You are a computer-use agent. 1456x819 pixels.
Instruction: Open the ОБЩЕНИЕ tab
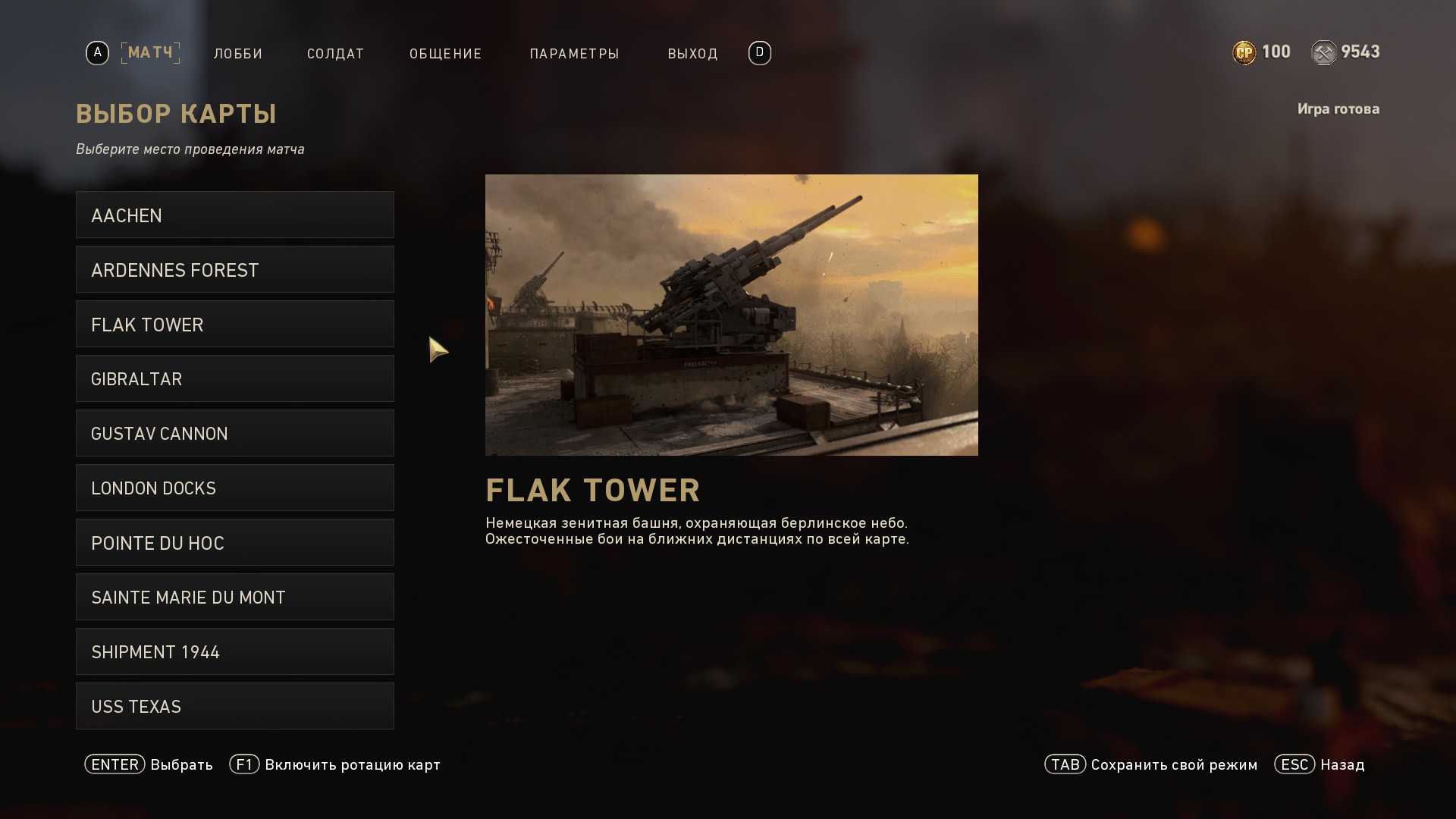pyautogui.click(x=446, y=54)
